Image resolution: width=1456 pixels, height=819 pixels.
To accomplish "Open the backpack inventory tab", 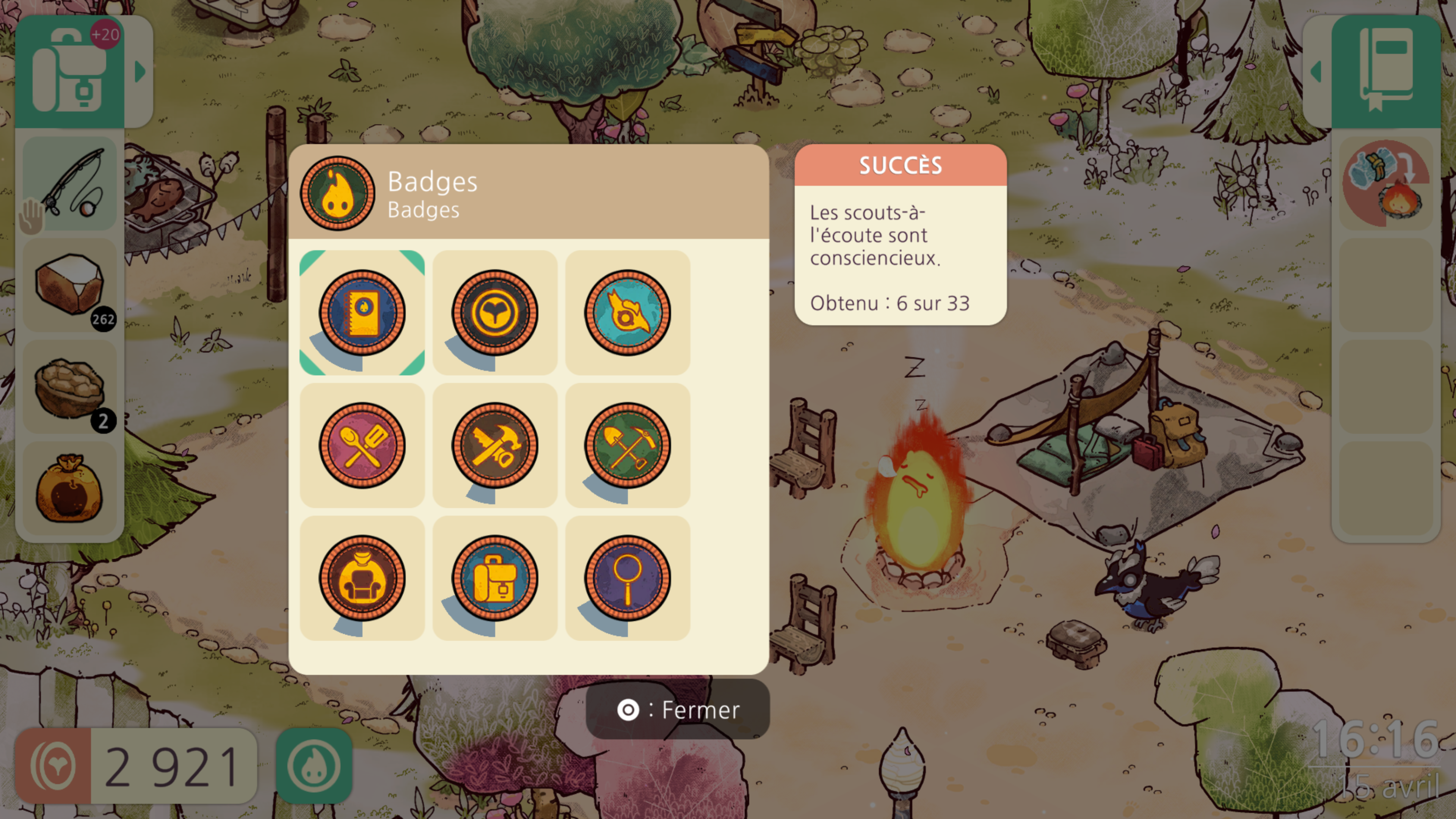I will point(69,72).
